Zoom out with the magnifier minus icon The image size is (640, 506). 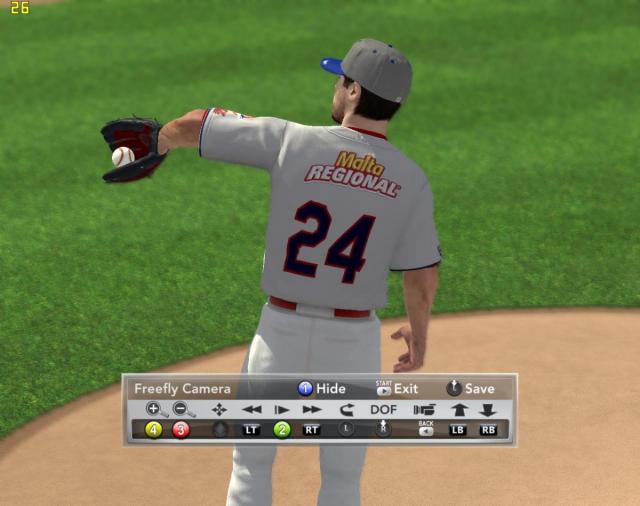[x=183, y=409]
